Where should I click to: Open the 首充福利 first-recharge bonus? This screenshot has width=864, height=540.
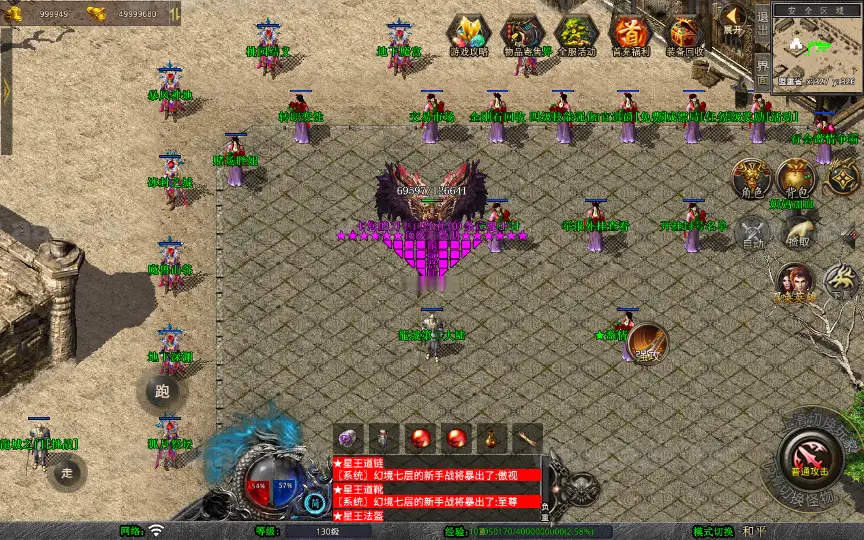[630, 34]
